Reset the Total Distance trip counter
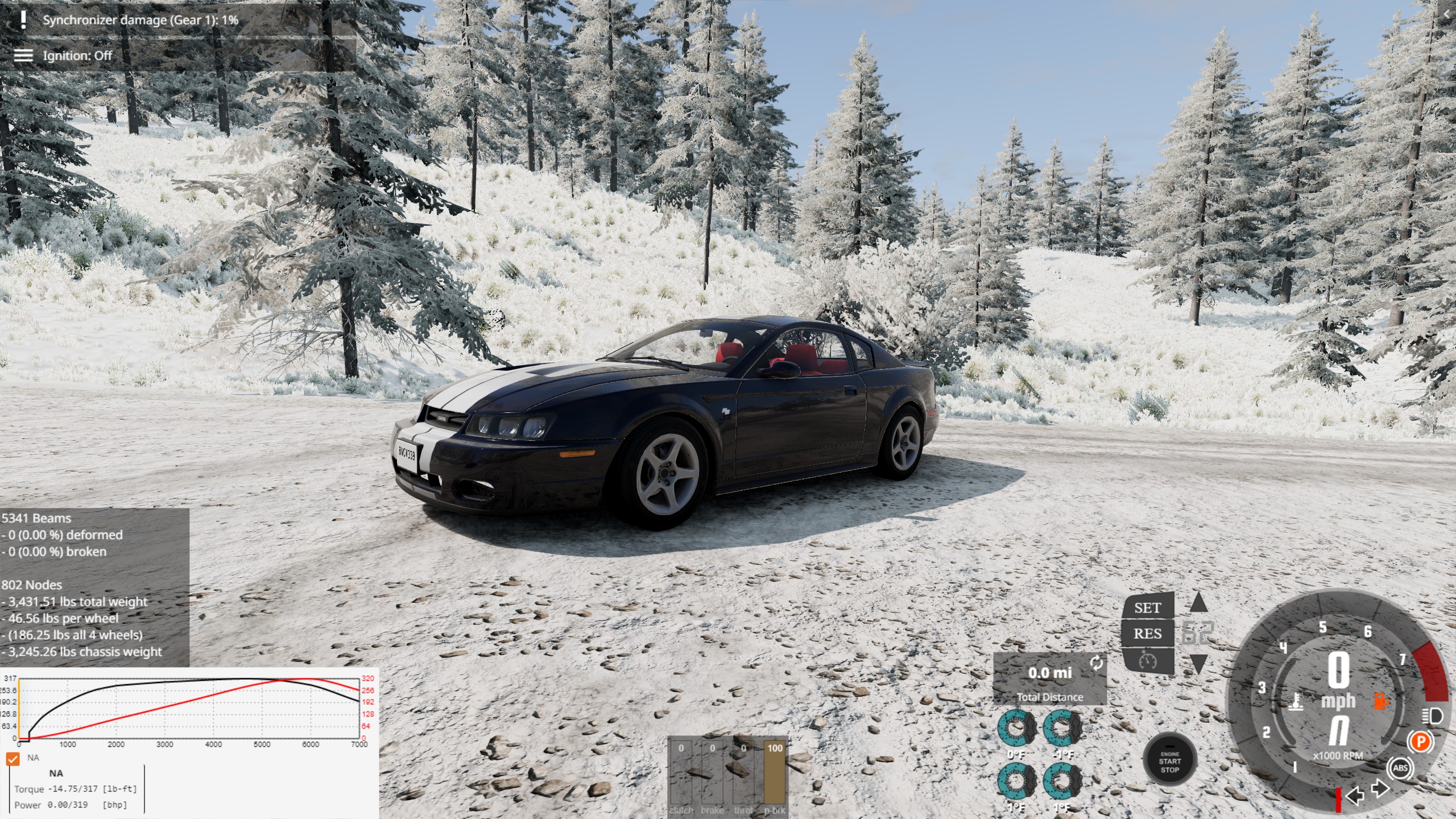Viewport: 1456px width, 819px height. click(1096, 663)
